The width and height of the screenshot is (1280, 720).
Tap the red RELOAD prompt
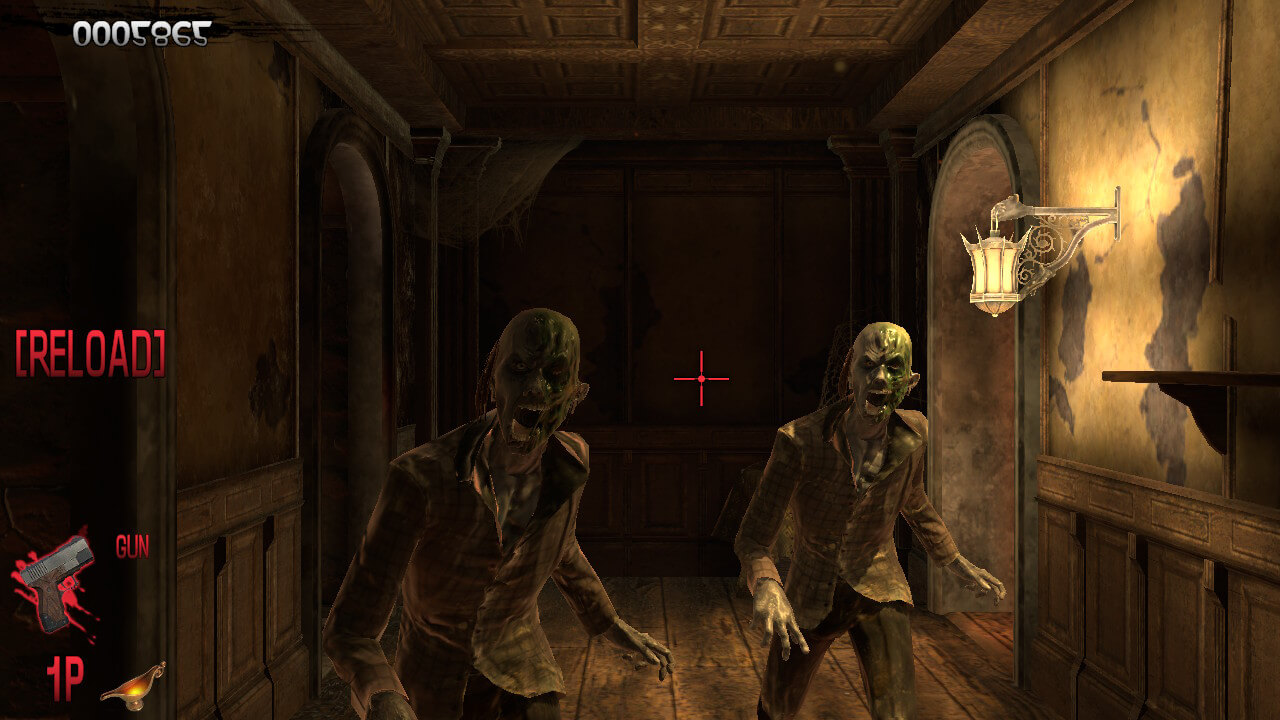pyautogui.click(x=90, y=353)
